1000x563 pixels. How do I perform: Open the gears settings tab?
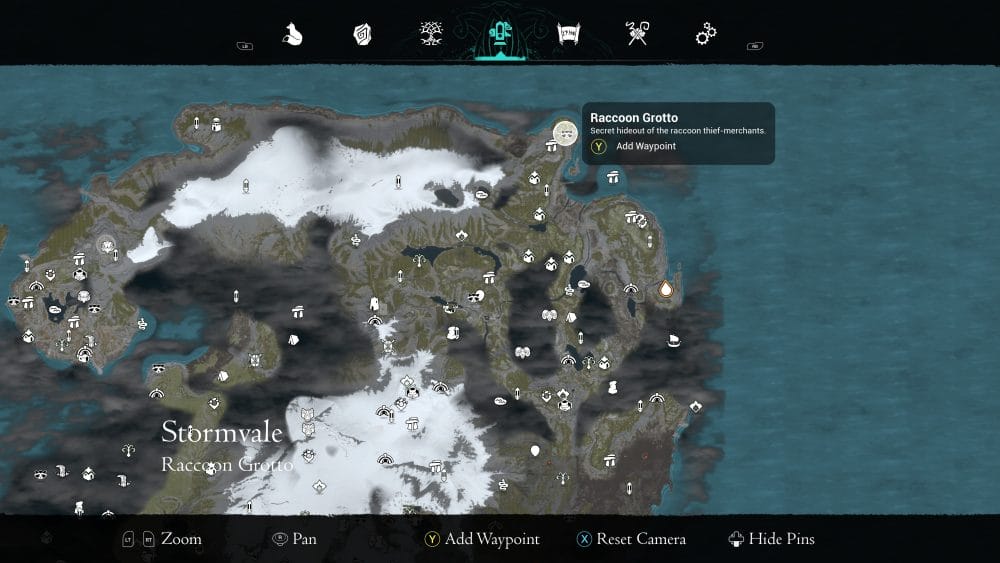(706, 35)
